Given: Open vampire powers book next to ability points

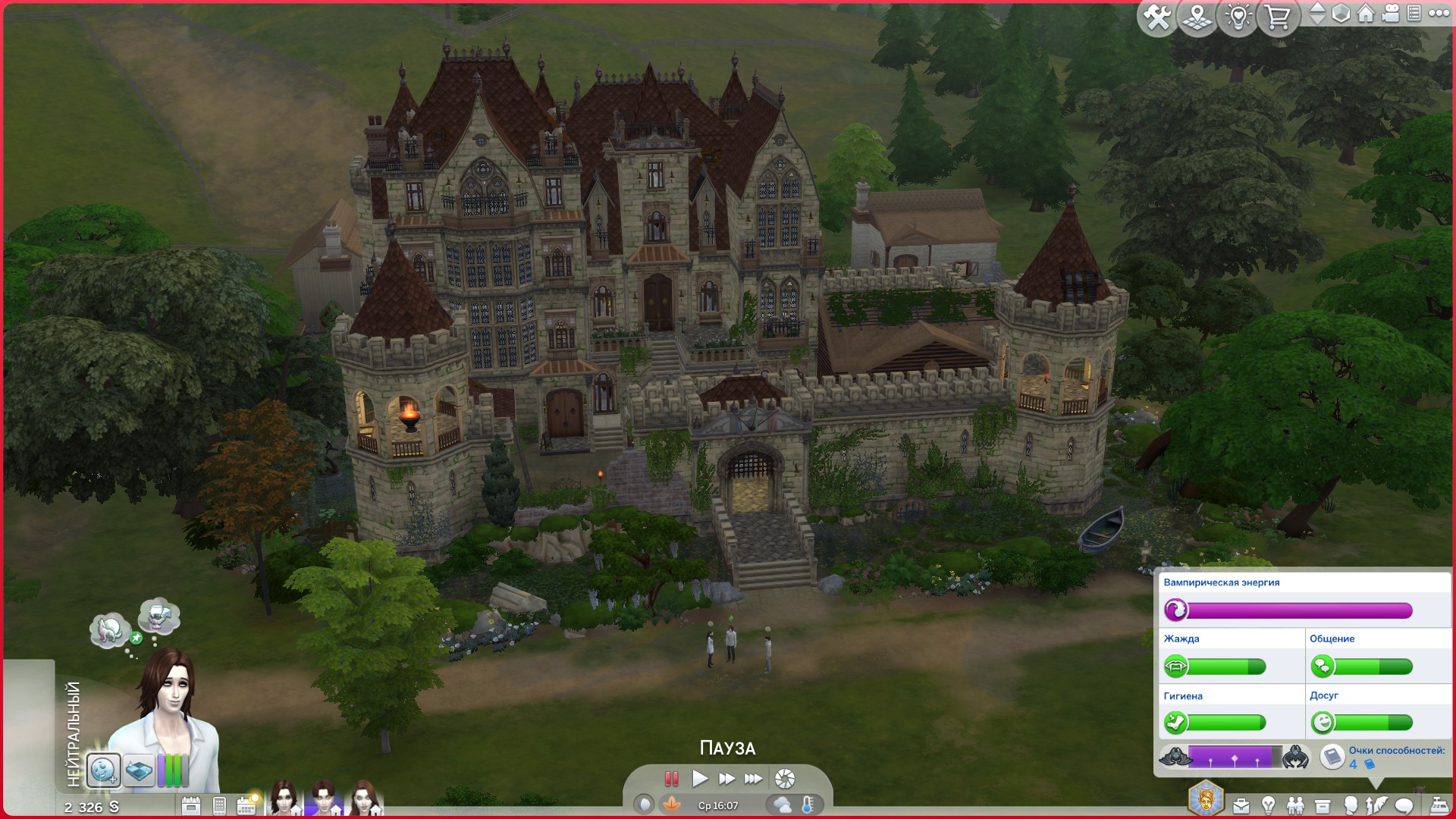Looking at the screenshot, I should point(1332,757).
